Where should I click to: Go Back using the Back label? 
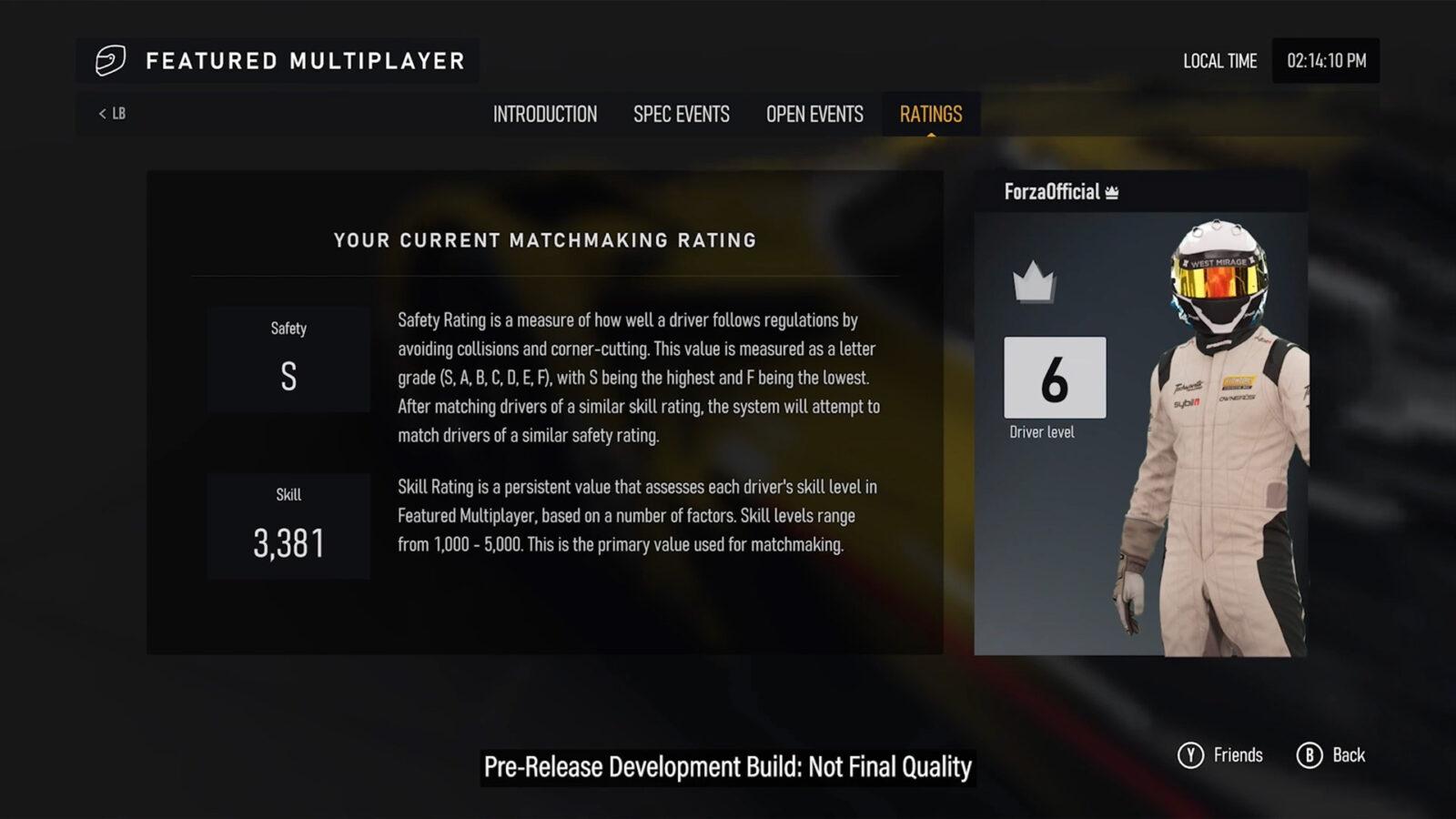[1348, 754]
